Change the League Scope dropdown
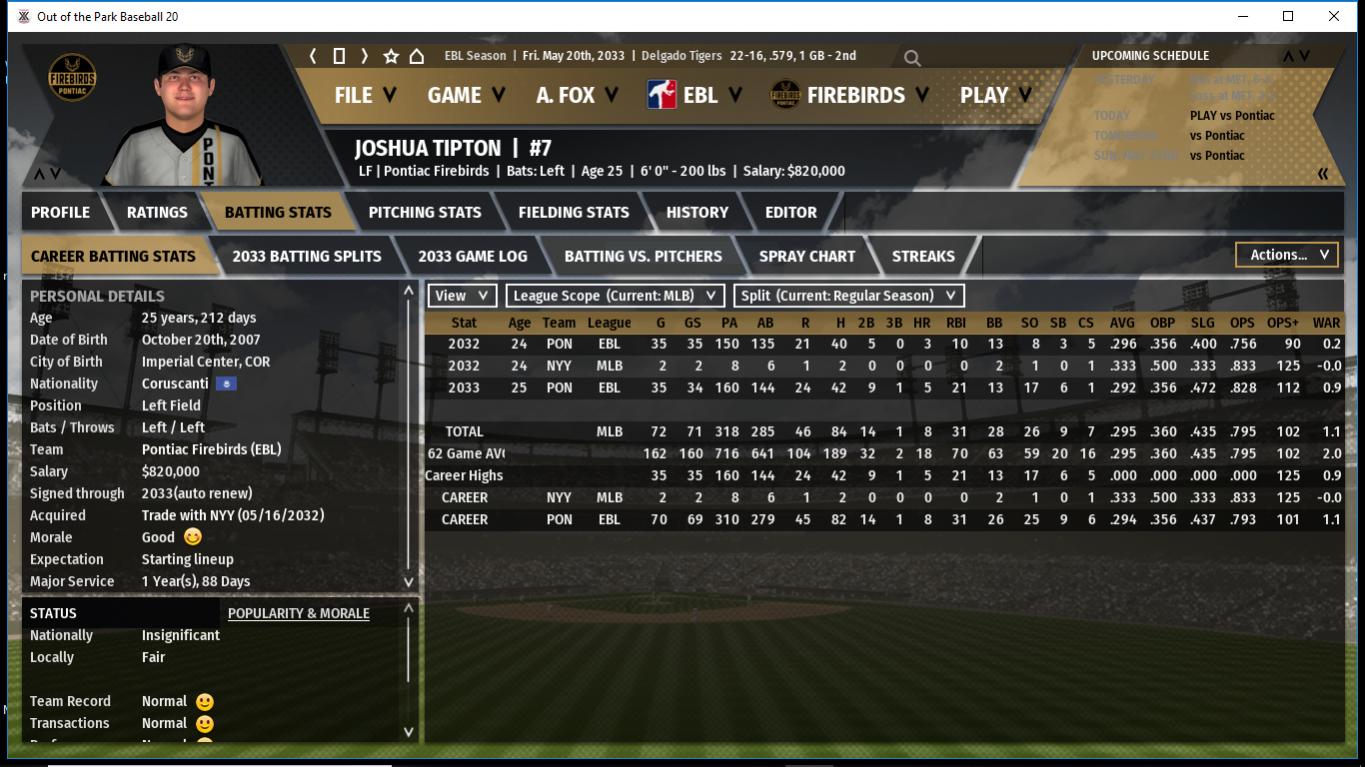 615,296
